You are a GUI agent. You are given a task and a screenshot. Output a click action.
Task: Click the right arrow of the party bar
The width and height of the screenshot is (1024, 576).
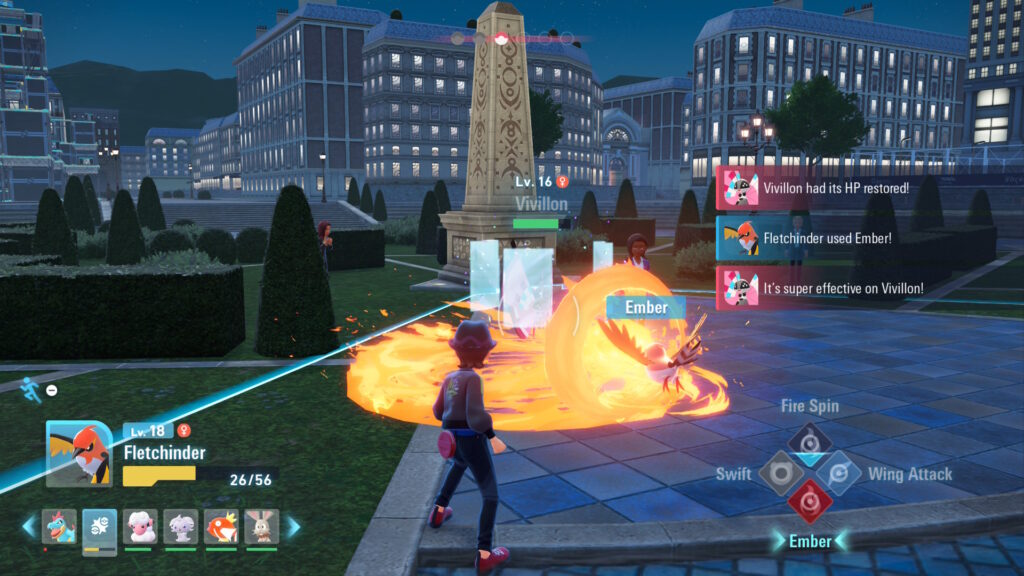pyautogui.click(x=292, y=526)
